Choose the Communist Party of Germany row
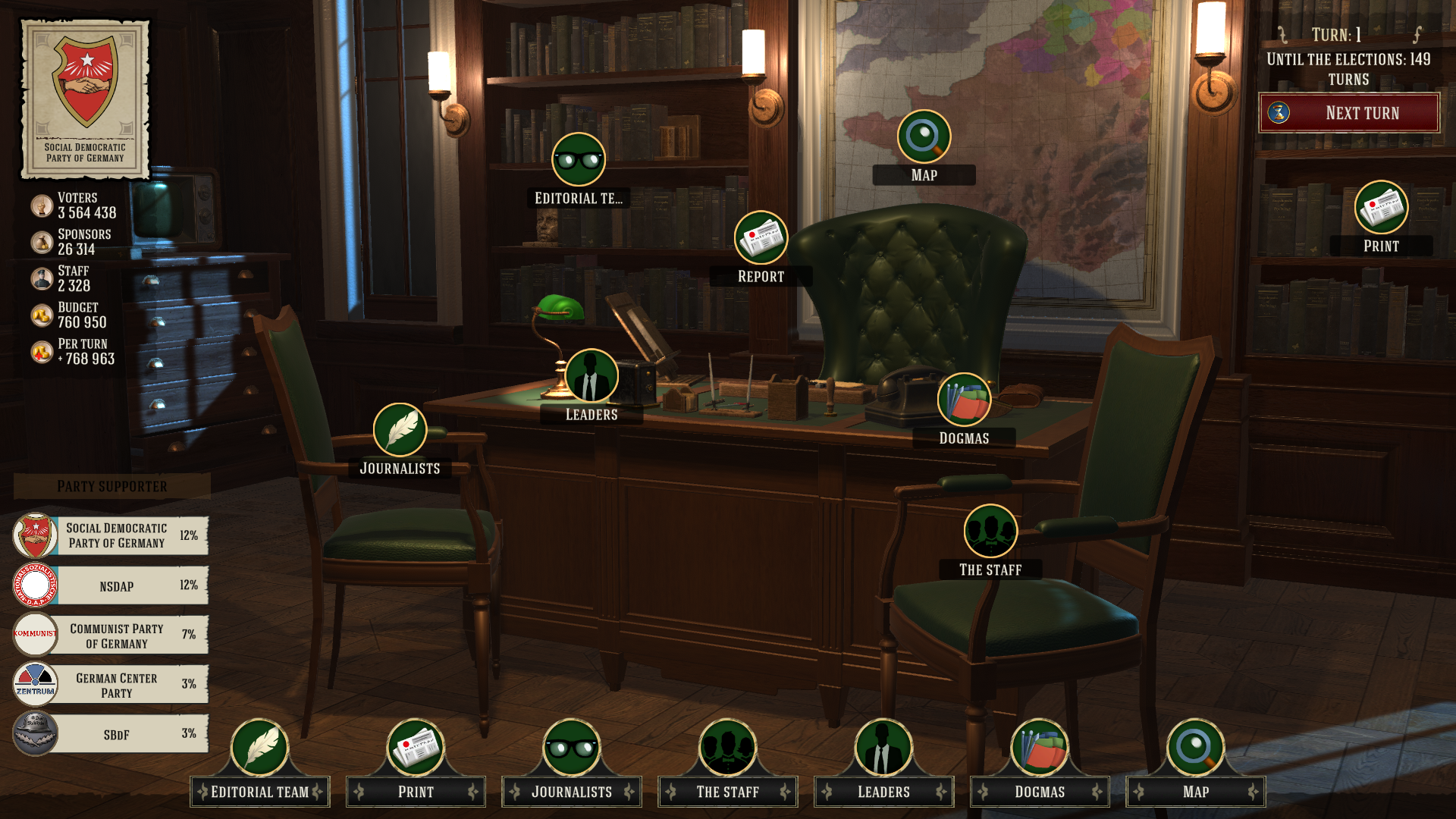 tap(111, 635)
